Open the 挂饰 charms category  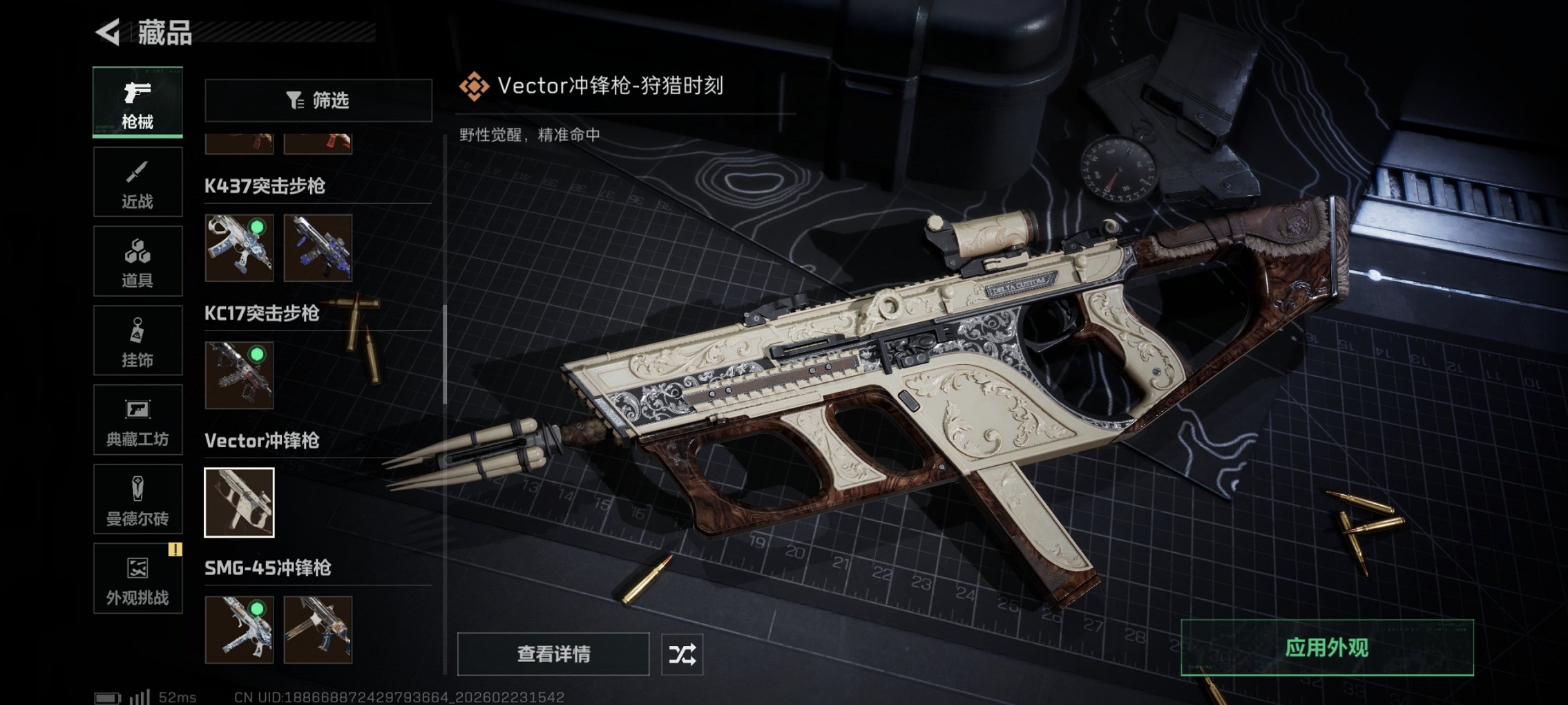coord(137,340)
